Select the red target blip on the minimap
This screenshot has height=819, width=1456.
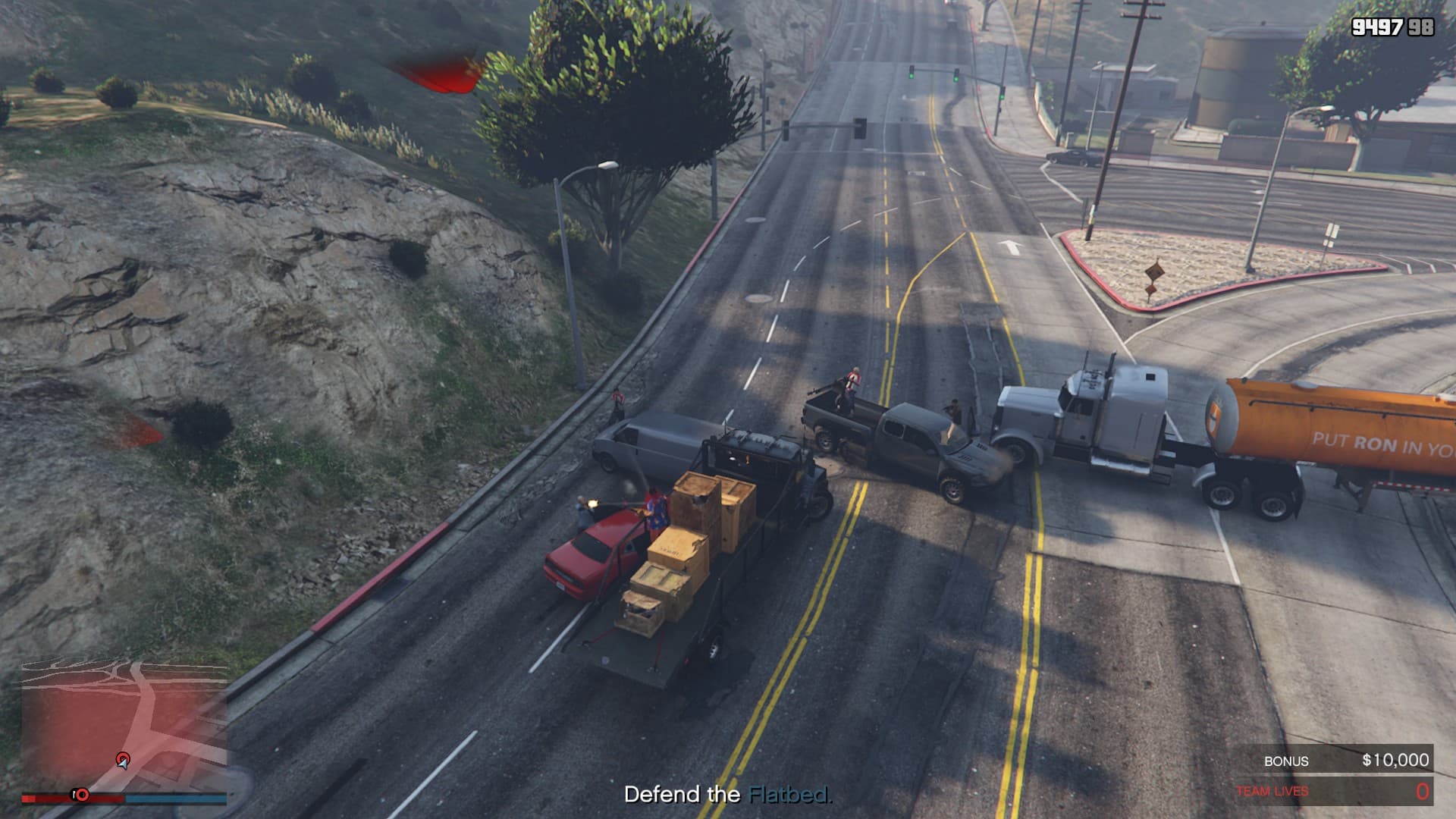pyautogui.click(x=122, y=758)
